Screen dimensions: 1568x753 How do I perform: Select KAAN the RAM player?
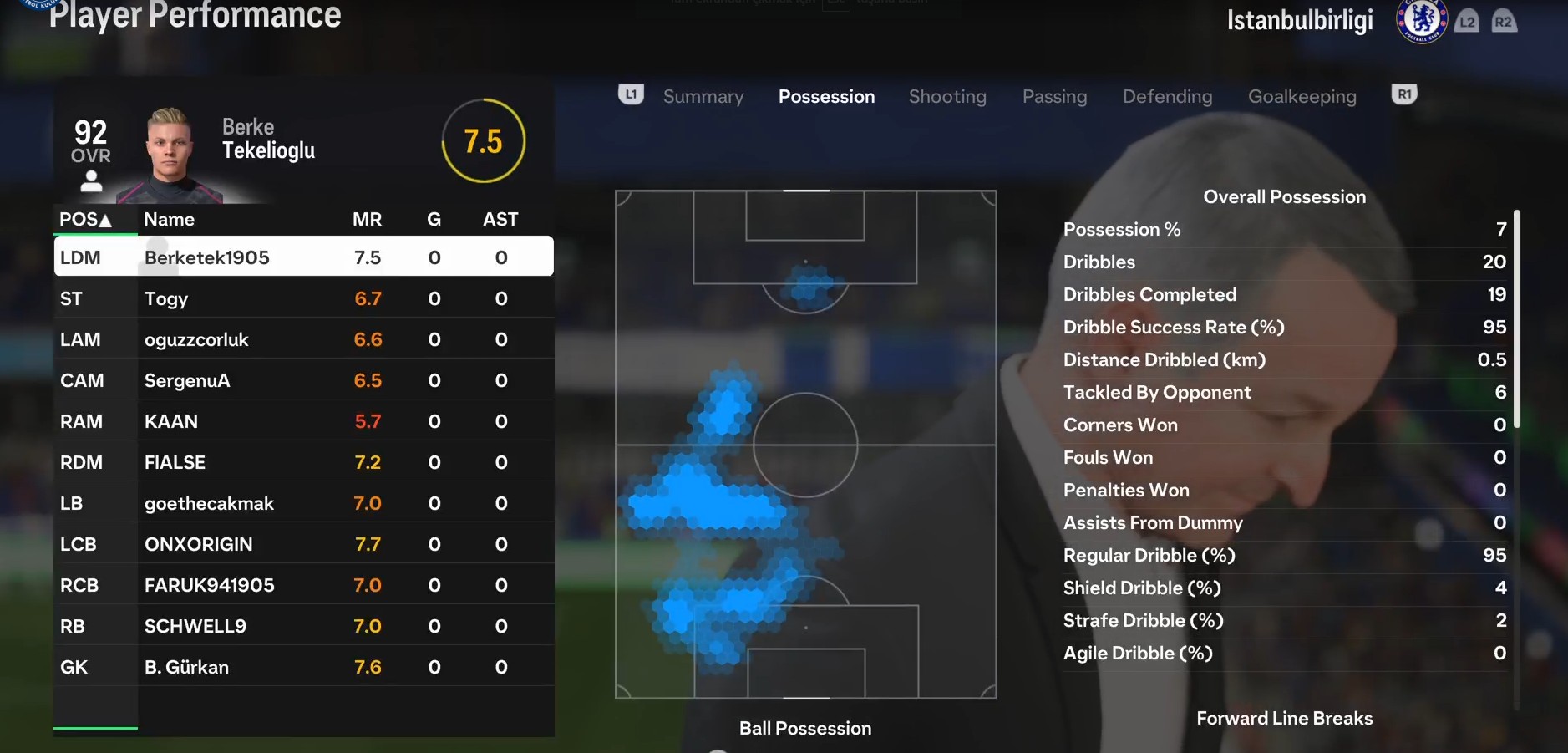pyautogui.click(x=303, y=421)
